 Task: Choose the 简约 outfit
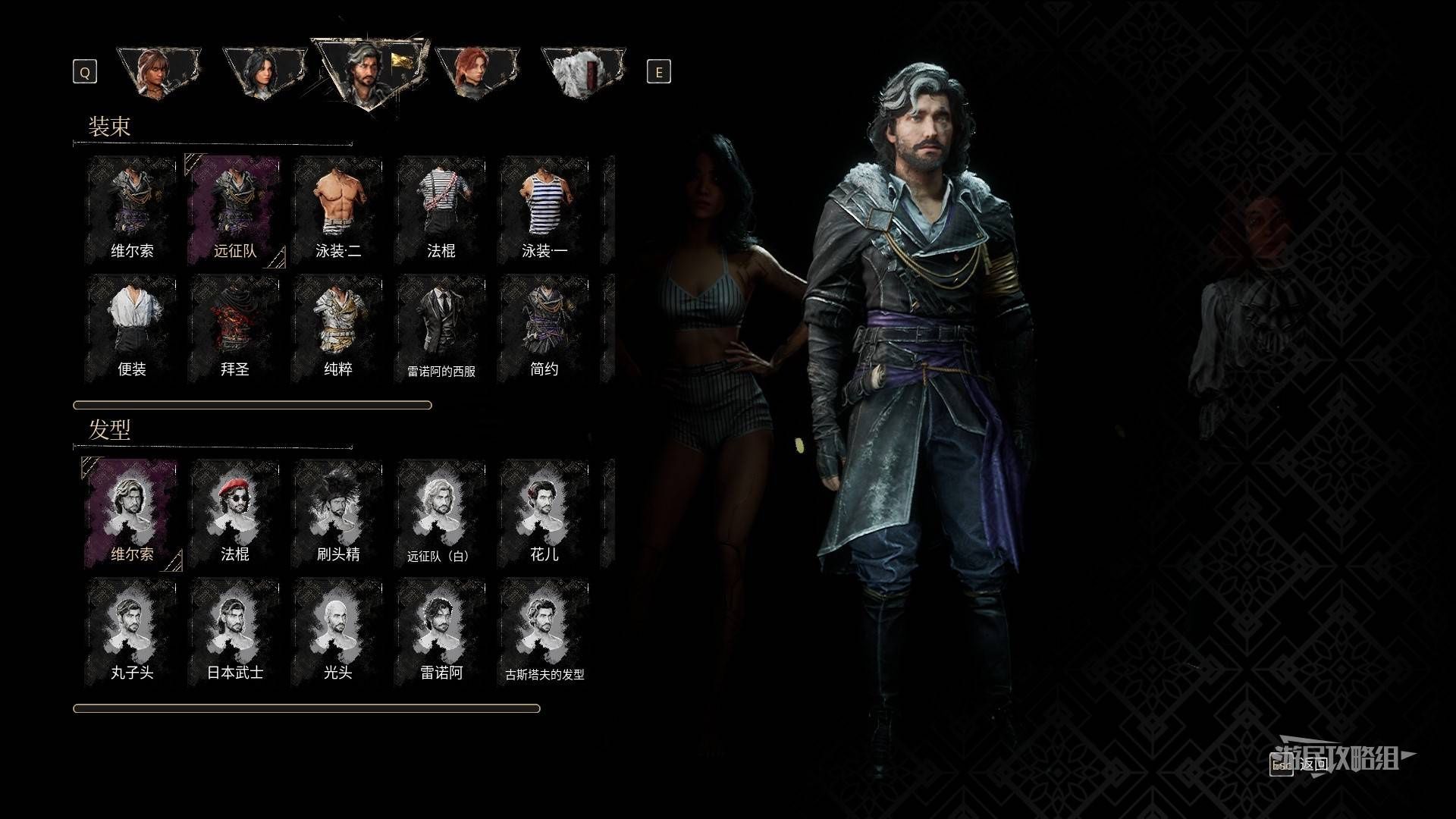[544, 328]
